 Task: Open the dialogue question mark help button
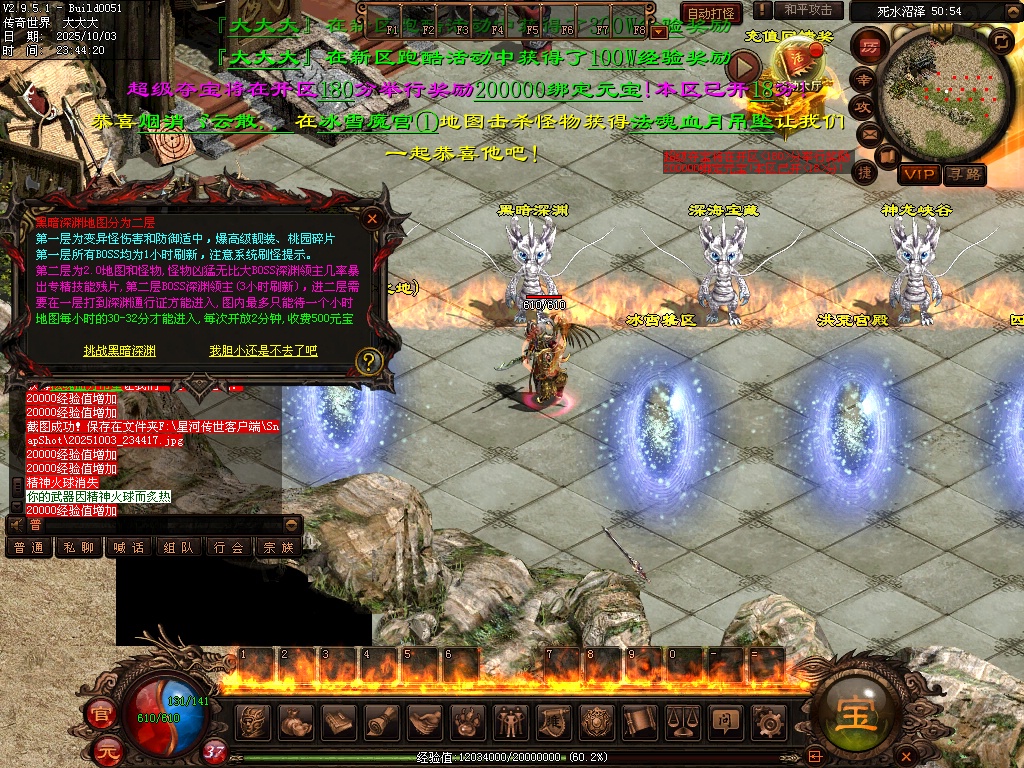coord(369,361)
